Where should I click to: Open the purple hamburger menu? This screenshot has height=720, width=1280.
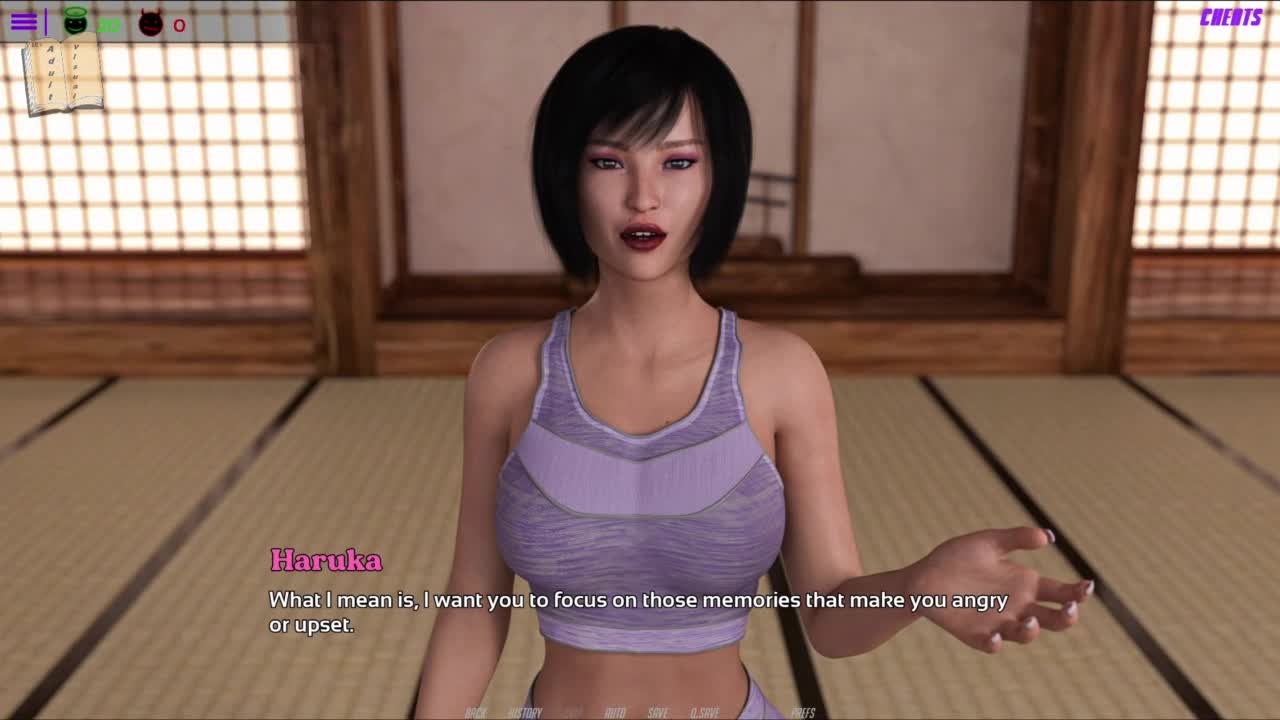(x=24, y=22)
